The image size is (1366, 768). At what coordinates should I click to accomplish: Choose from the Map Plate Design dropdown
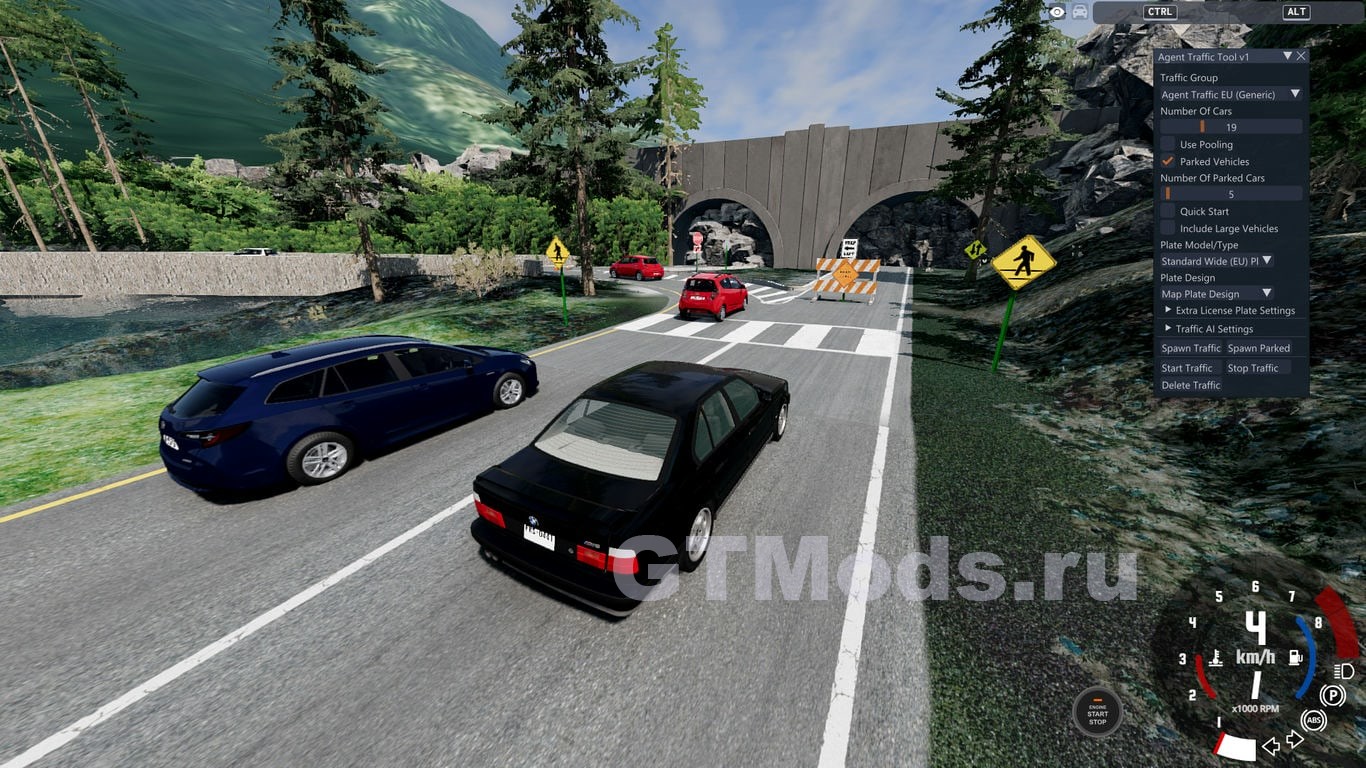(1216, 294)
